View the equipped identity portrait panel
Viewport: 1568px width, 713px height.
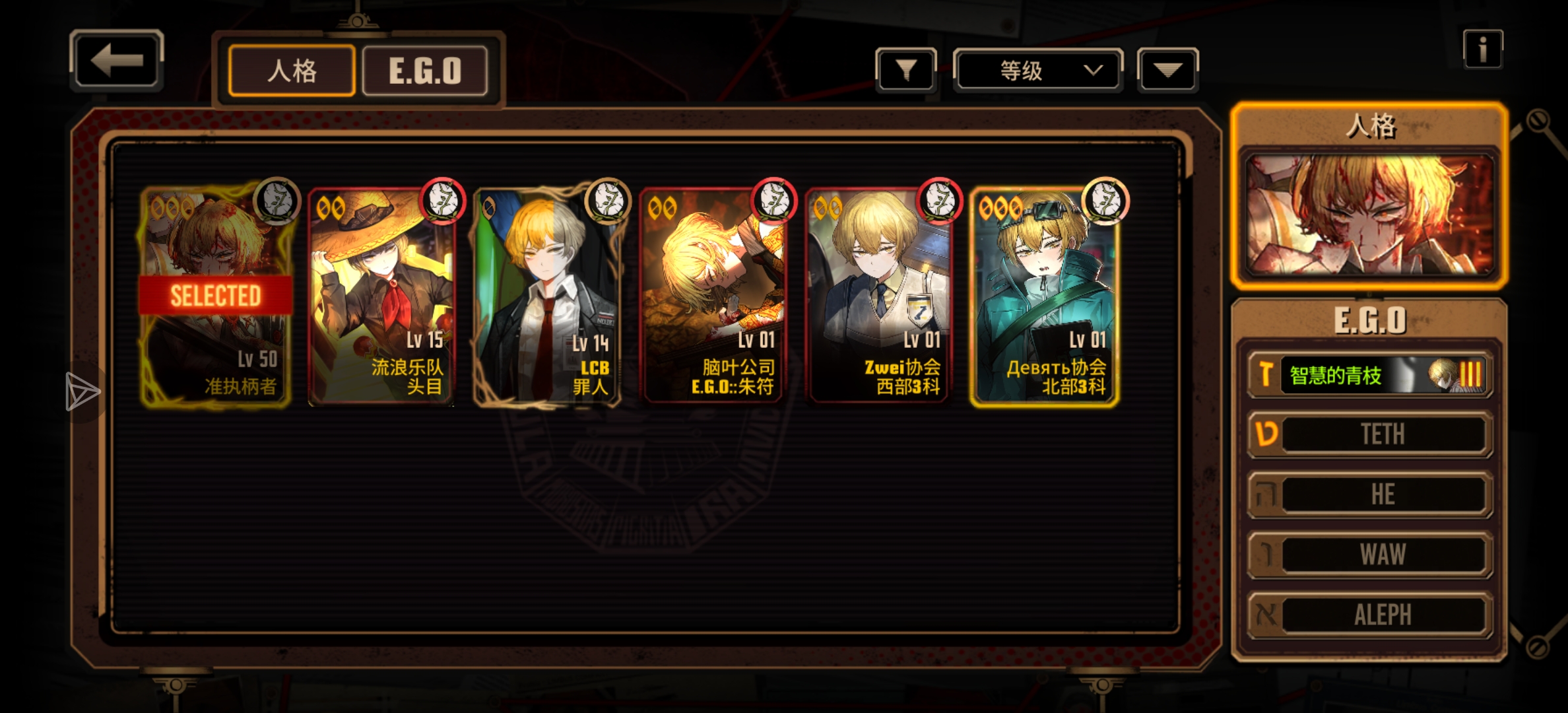coord(1369,215)
